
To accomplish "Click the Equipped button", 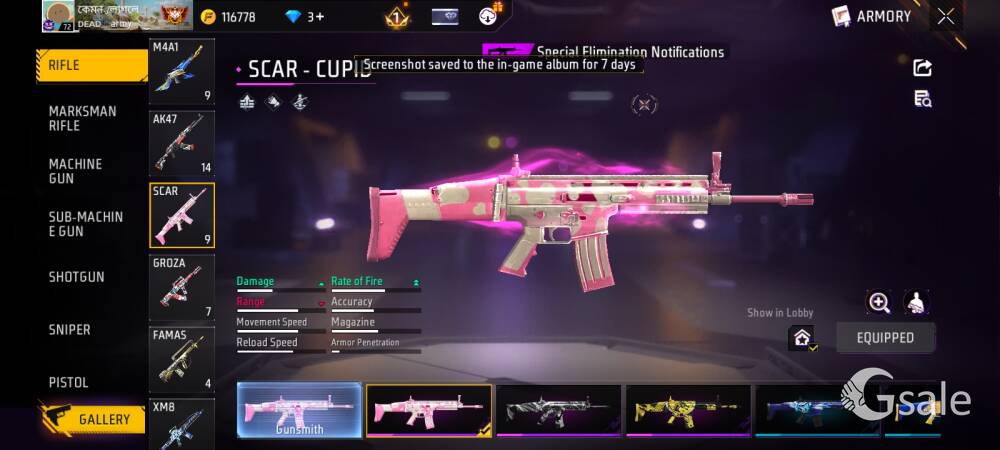I will click(x=885, y=338).
